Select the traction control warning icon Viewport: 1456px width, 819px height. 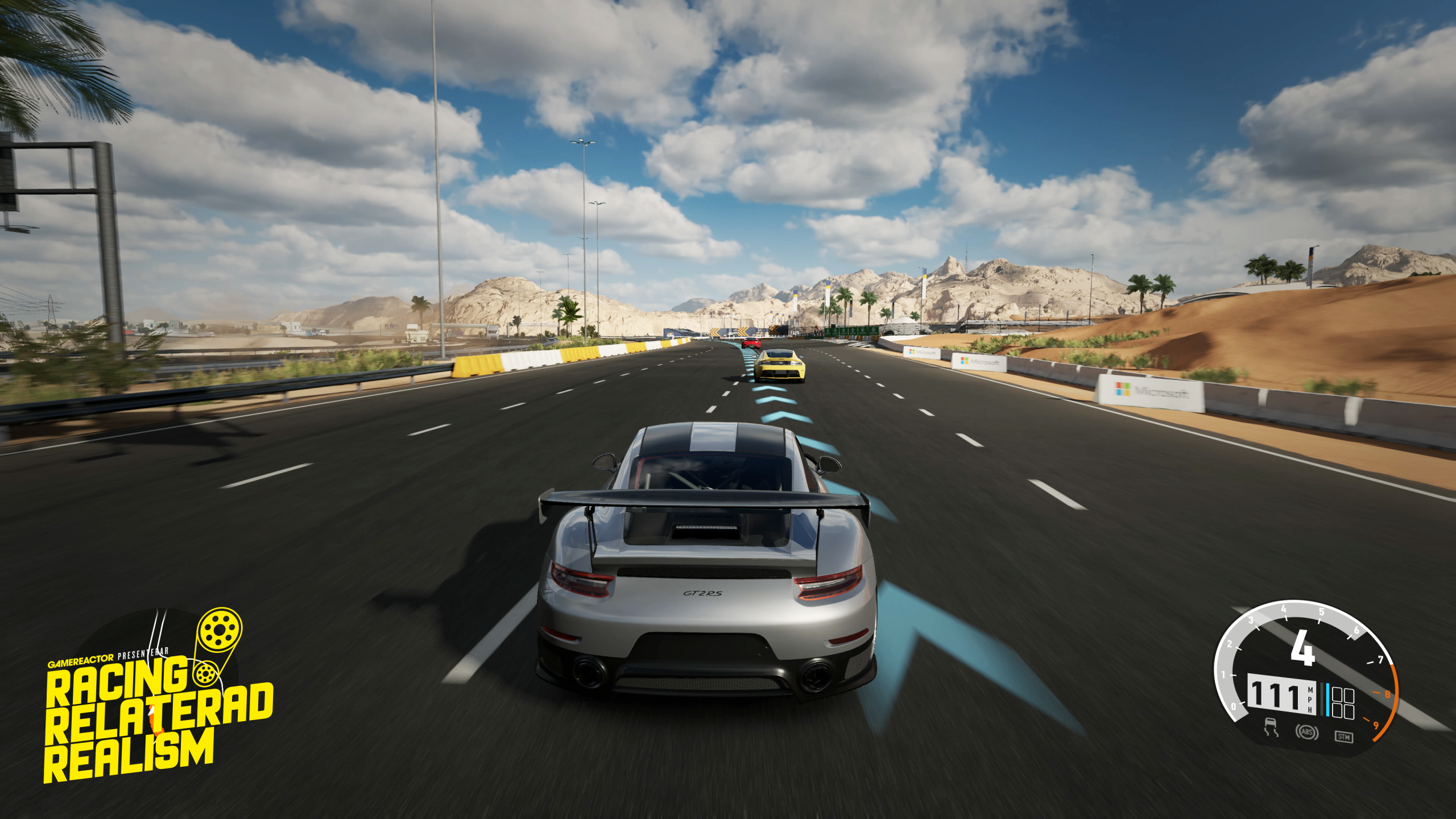pos(1272,727)
